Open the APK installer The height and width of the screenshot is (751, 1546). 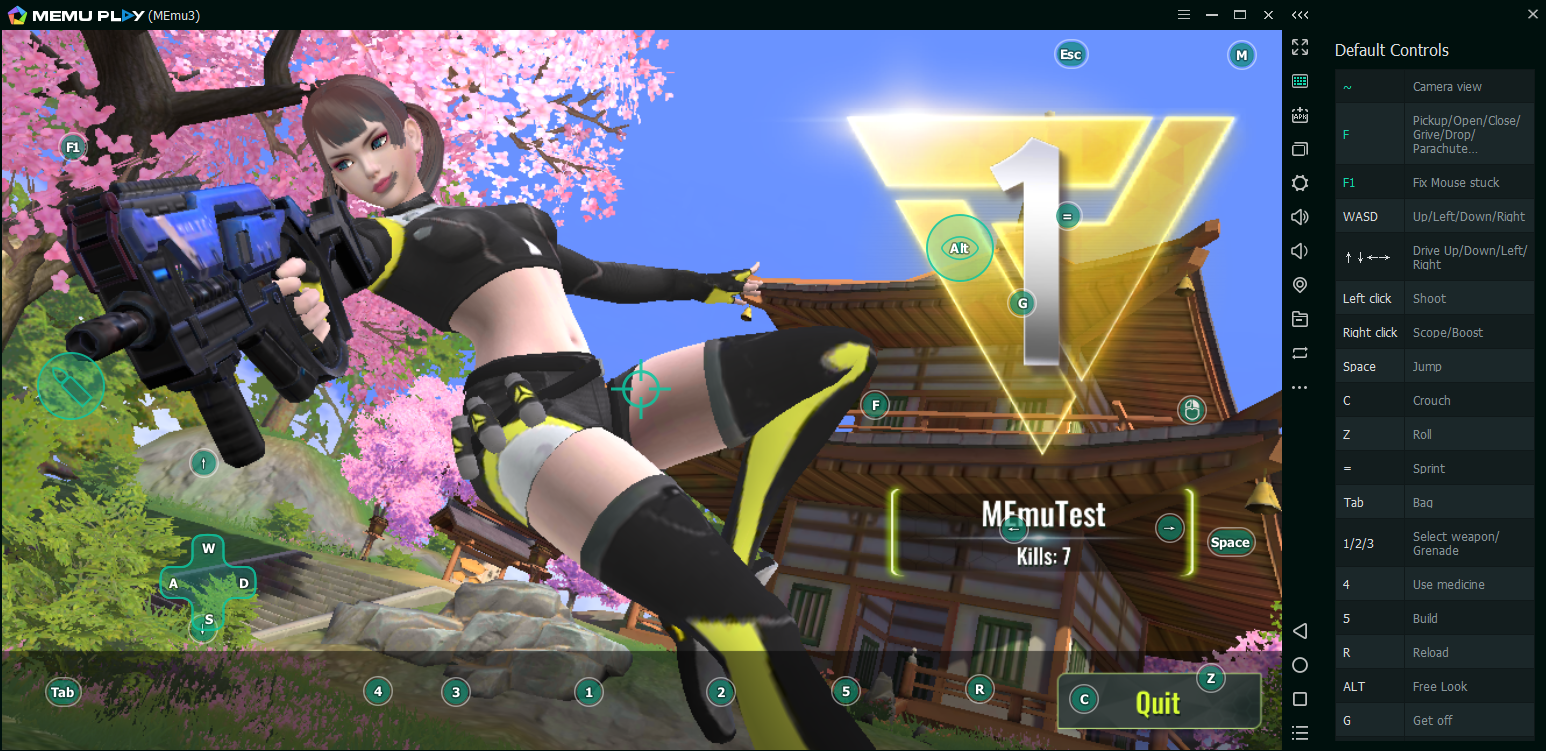[1300, 115]
